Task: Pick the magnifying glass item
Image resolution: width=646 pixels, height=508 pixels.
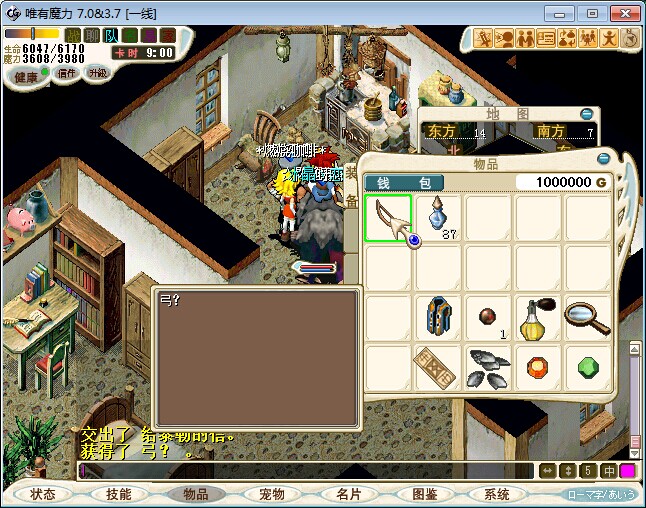Action: 588,318
